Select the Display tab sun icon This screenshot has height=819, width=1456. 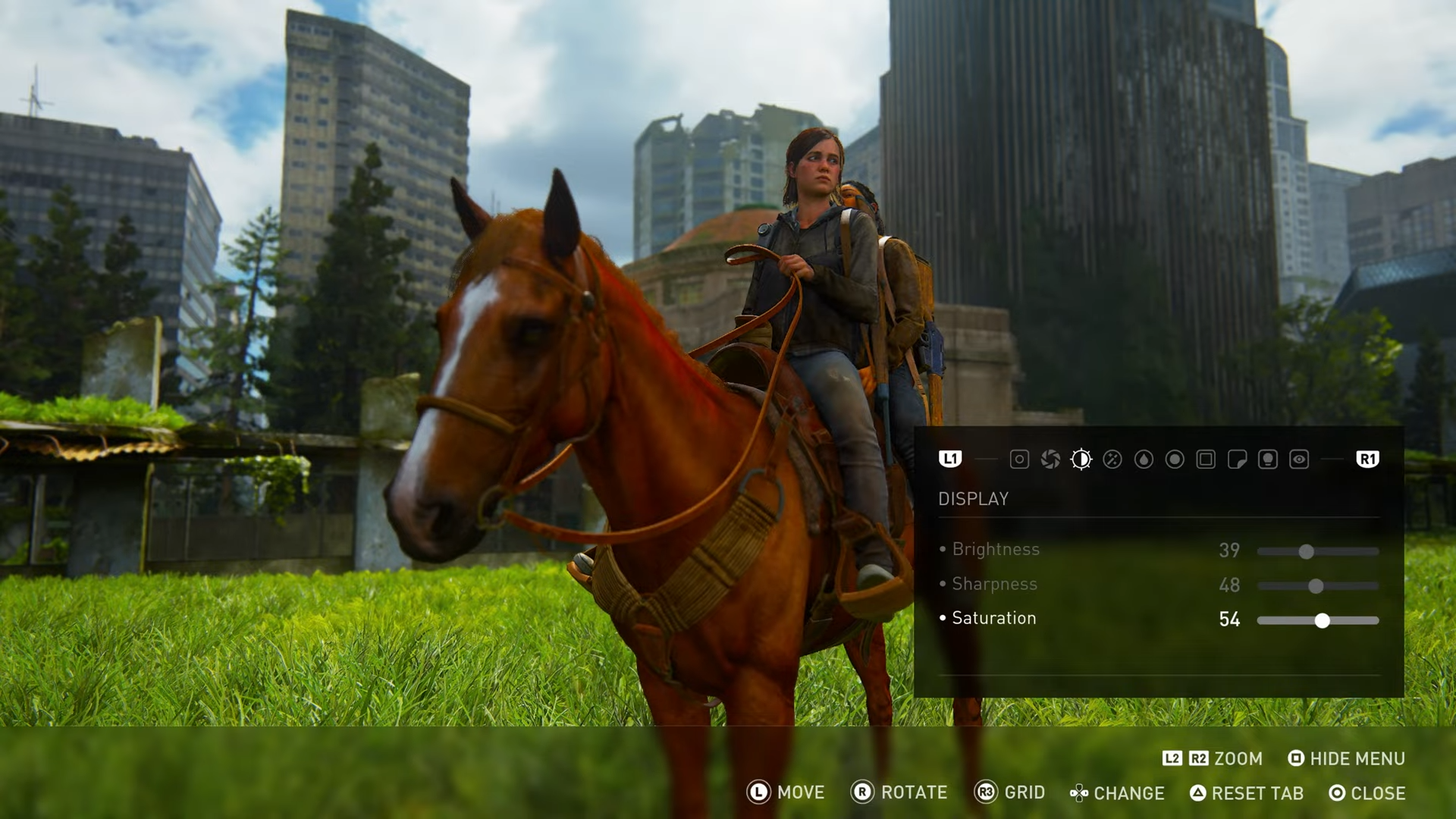1081,460
